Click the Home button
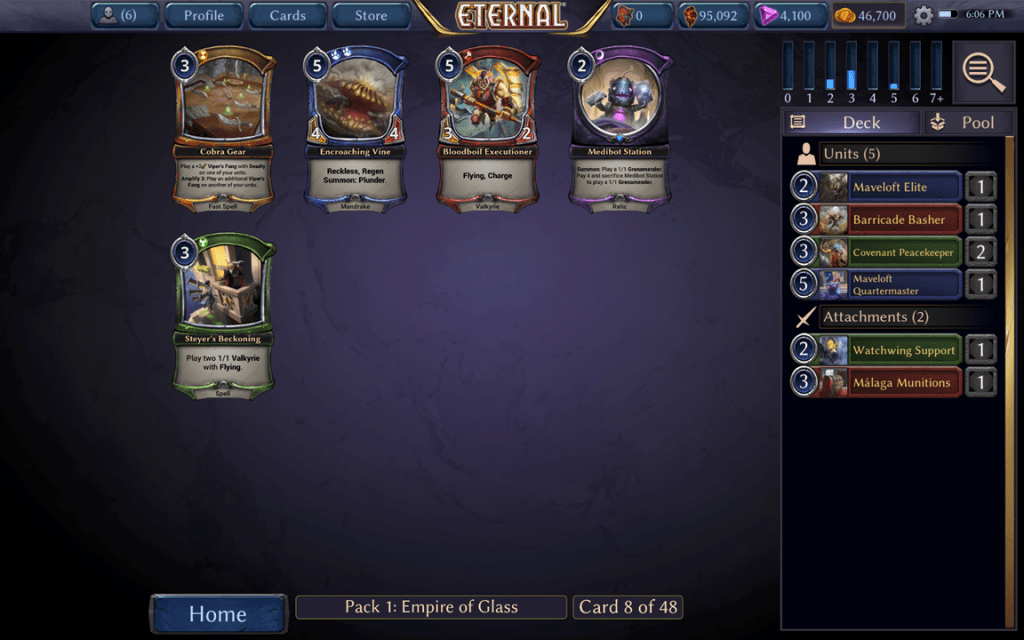Viewport: 1024px width, 640px height. [218, 613]
